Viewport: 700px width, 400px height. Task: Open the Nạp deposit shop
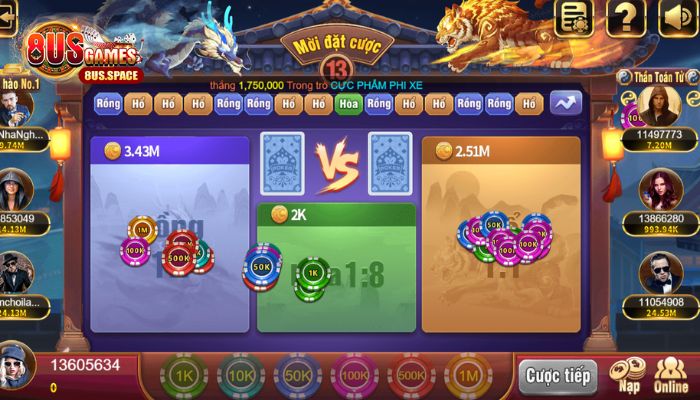(628, 373)
